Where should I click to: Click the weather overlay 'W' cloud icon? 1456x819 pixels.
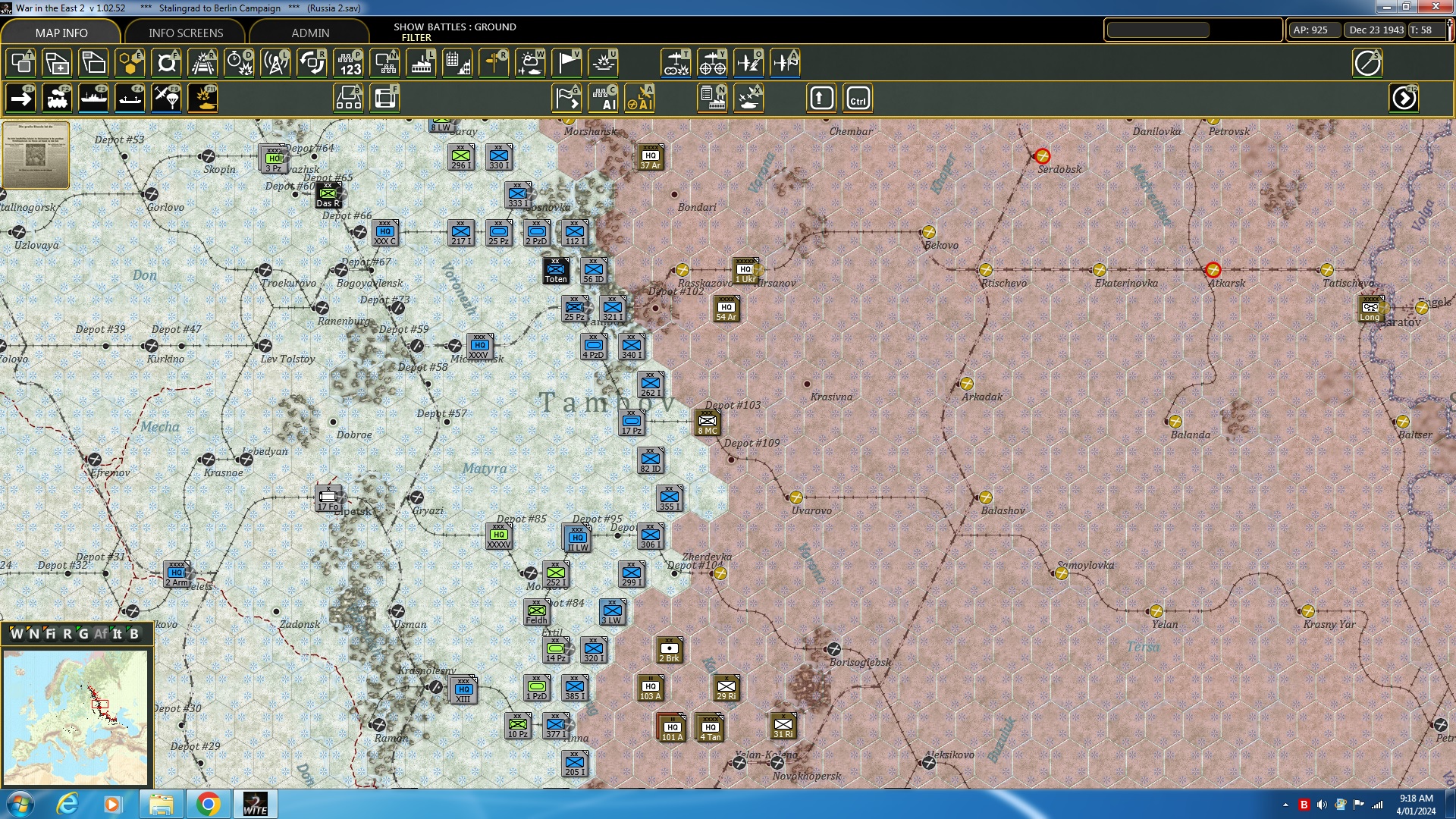[x=531, y=63]
